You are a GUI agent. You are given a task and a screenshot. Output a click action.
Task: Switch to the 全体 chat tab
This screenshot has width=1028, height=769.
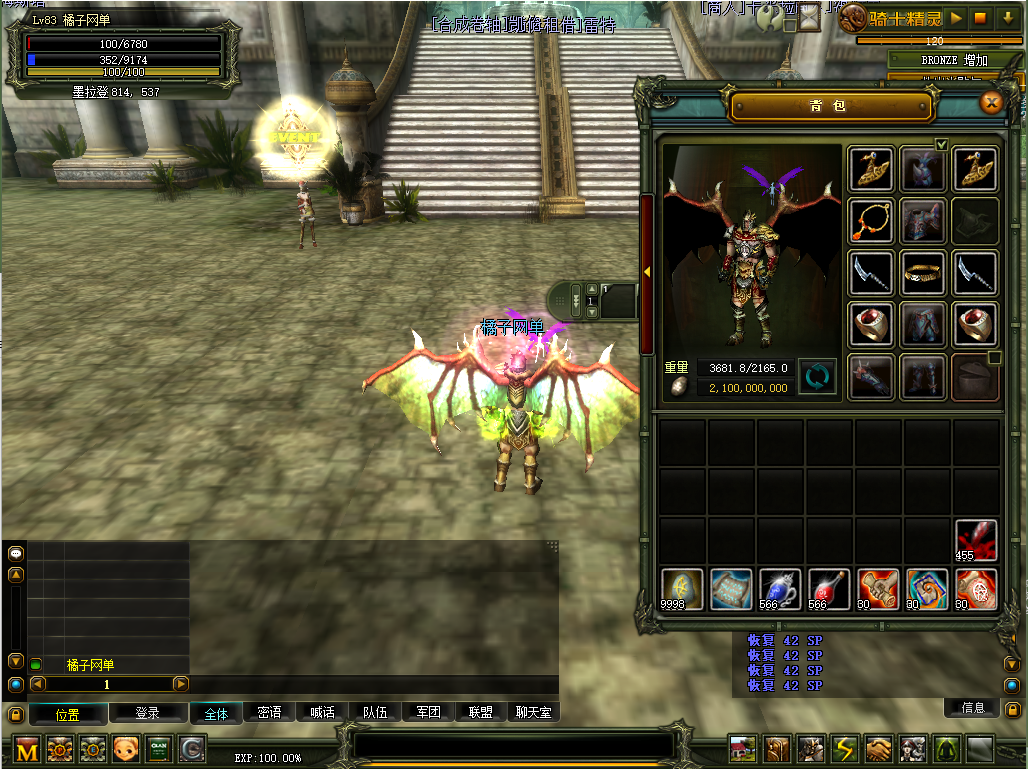click(216, 713)
